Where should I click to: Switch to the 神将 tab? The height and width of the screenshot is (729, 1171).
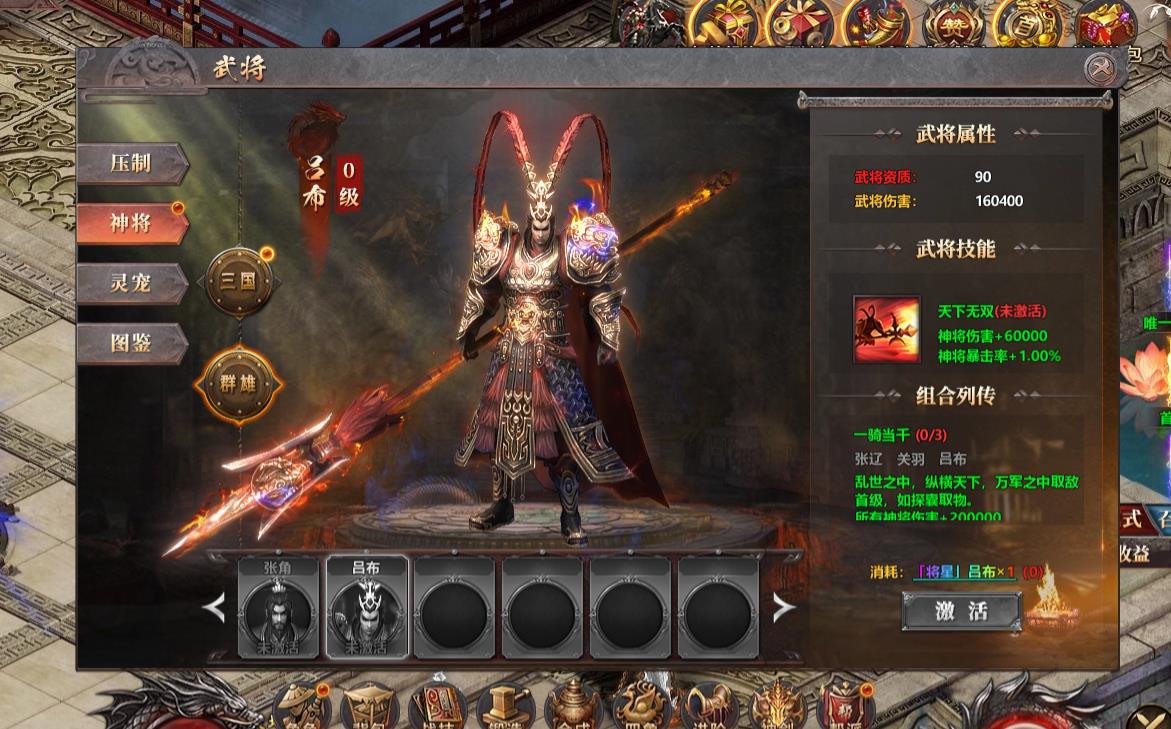(132, 223)
